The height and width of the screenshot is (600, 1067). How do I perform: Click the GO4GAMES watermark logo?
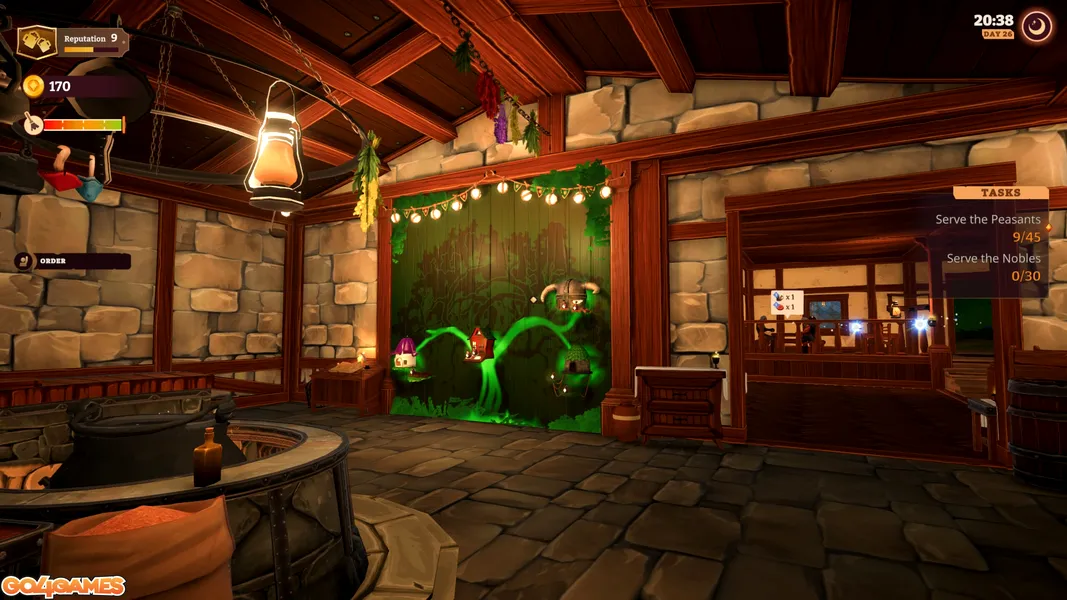[63, 586]
